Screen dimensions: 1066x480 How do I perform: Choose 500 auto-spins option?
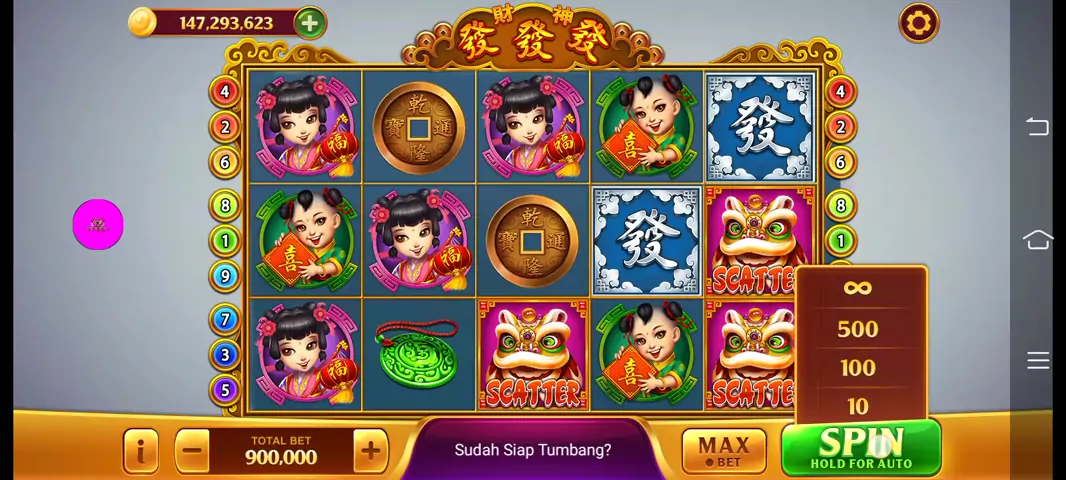[857, 329]
